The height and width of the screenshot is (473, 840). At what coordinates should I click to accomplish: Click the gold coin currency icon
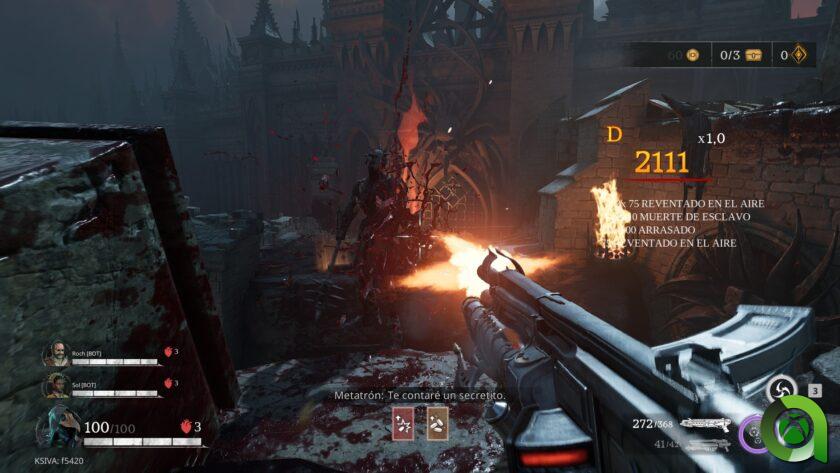[x=692, y=54]
